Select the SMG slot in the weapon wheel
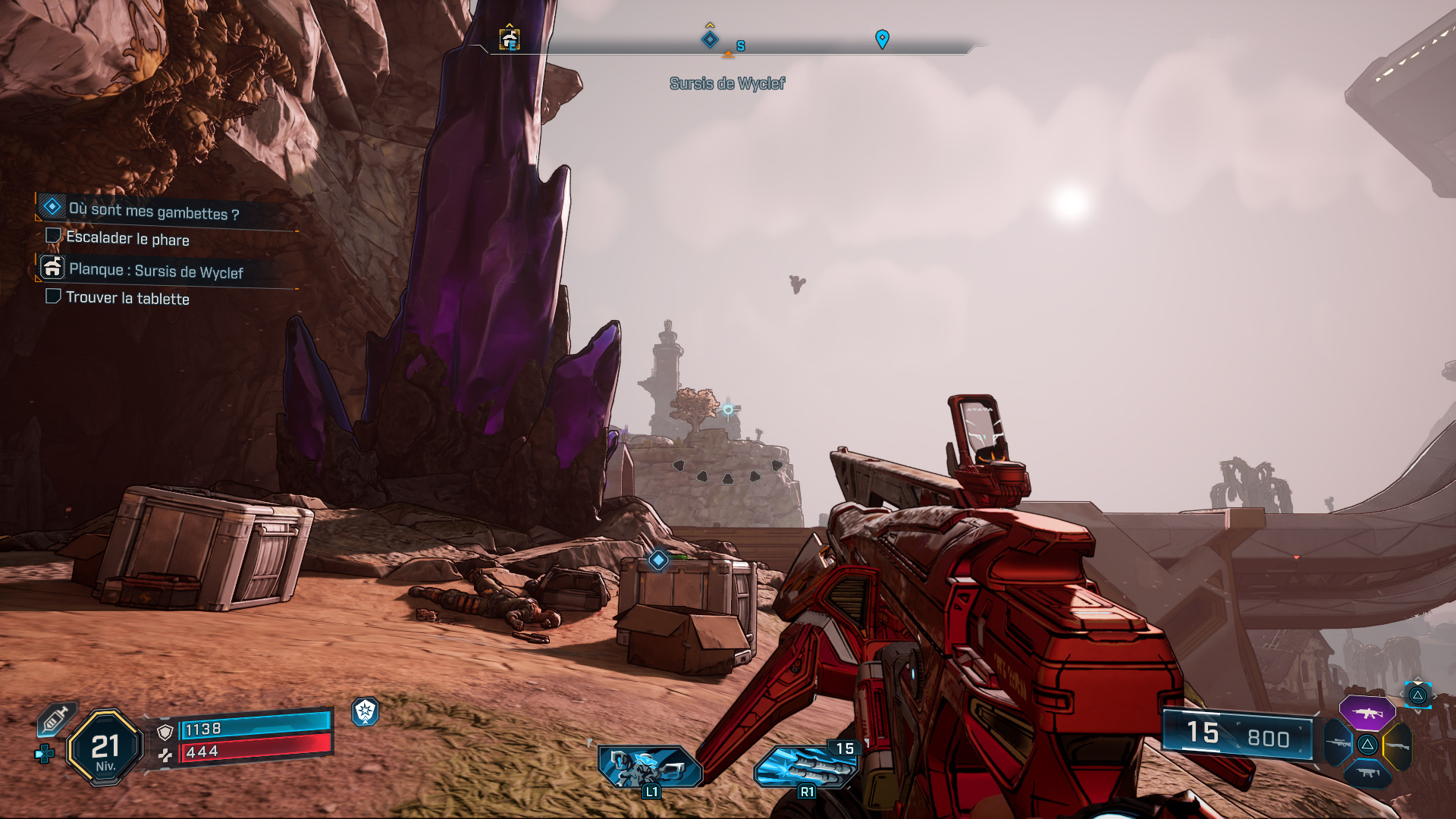Image resolution: width=1456 pixels, height=819 pixels. point(1368,773)
